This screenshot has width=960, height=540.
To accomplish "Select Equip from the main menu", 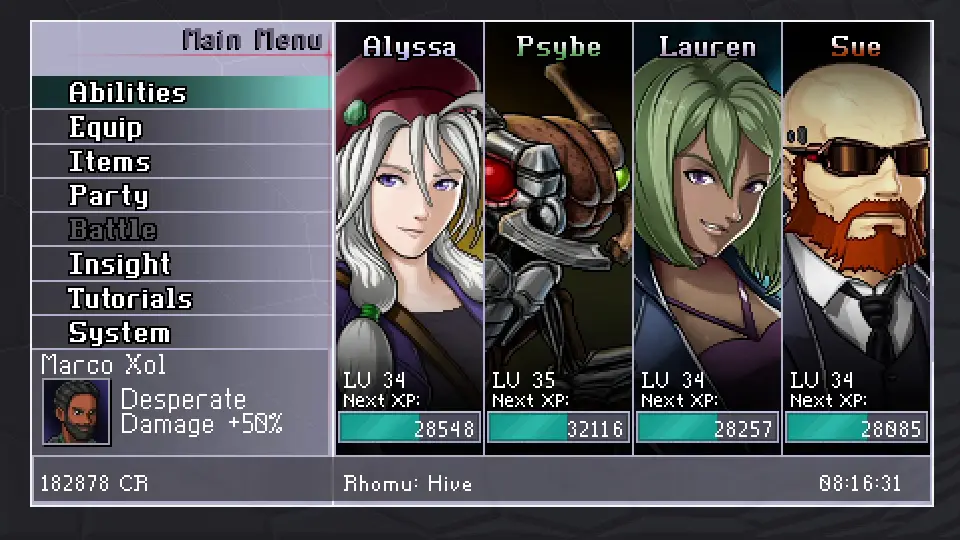I will 106,128.
